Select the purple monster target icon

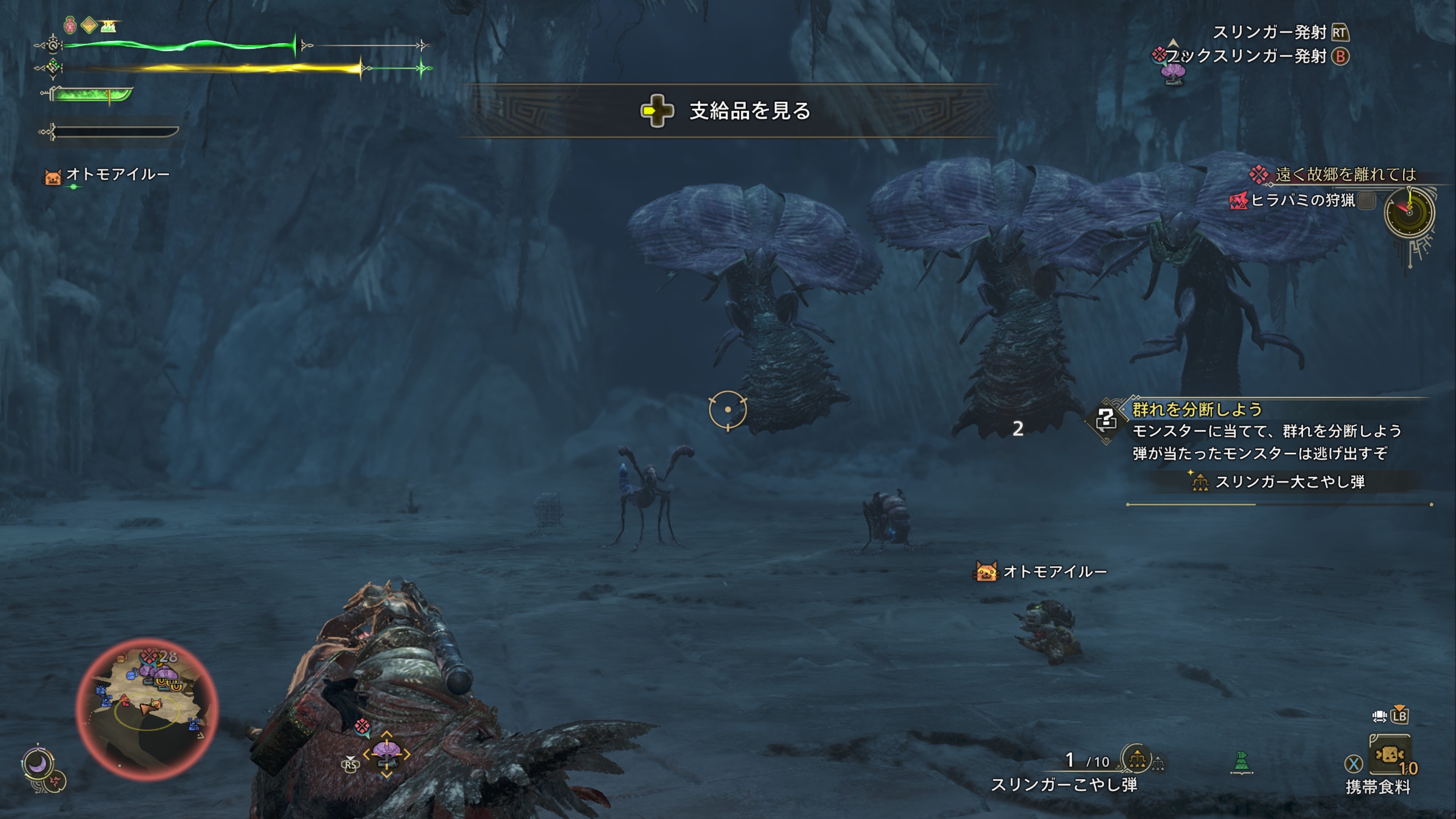387,753
